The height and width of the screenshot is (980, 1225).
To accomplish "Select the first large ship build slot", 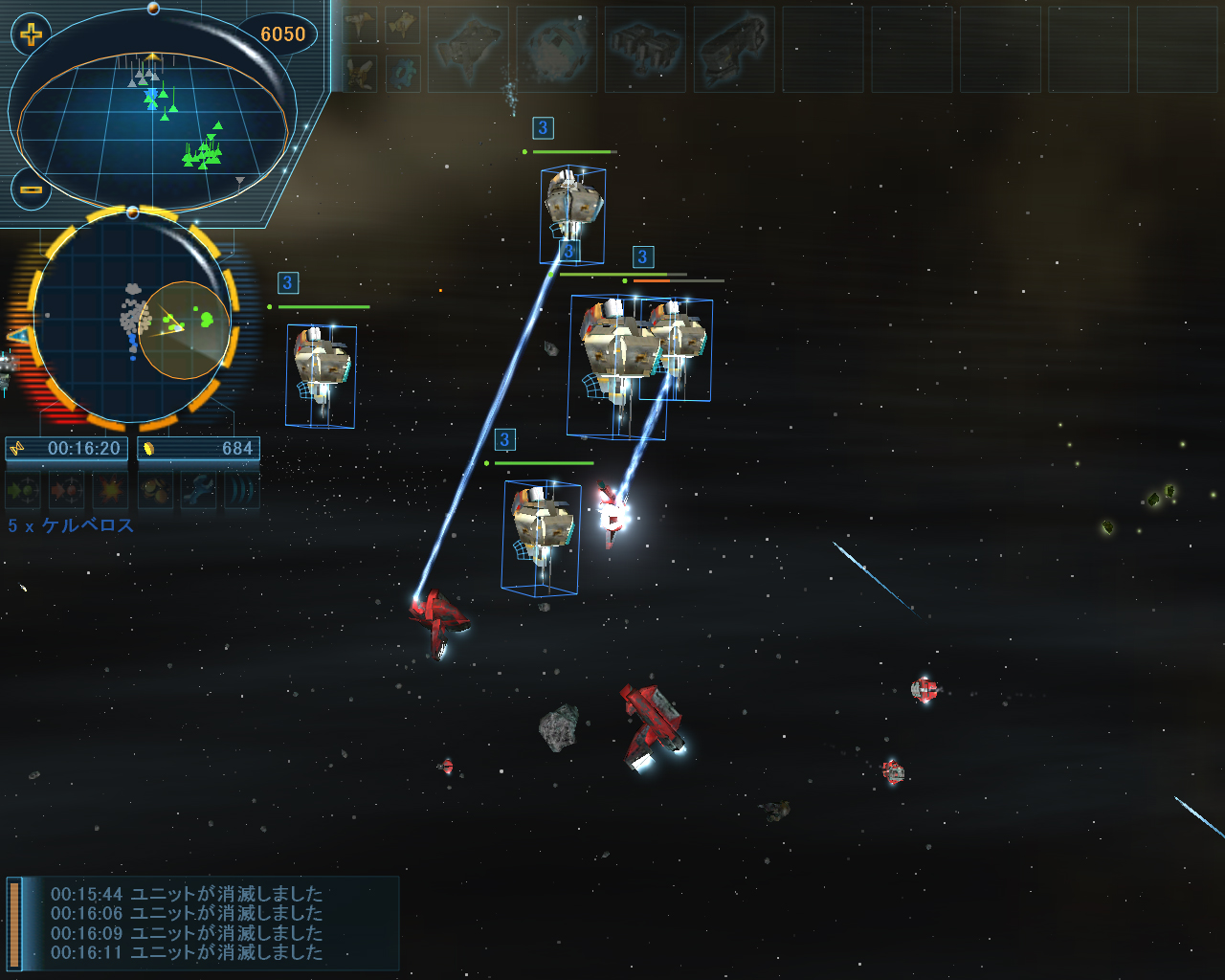I will coord(468,49).
